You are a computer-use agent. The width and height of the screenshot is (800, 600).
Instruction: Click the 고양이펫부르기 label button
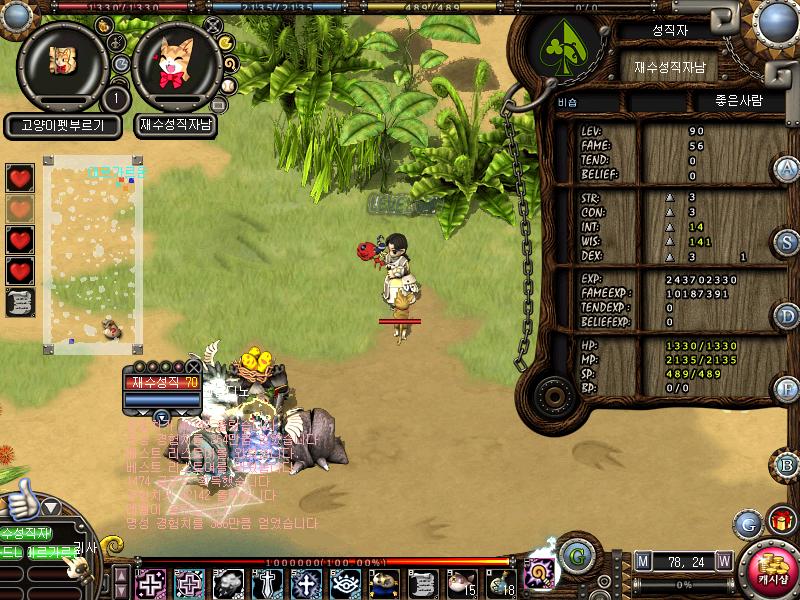(63, 126)
